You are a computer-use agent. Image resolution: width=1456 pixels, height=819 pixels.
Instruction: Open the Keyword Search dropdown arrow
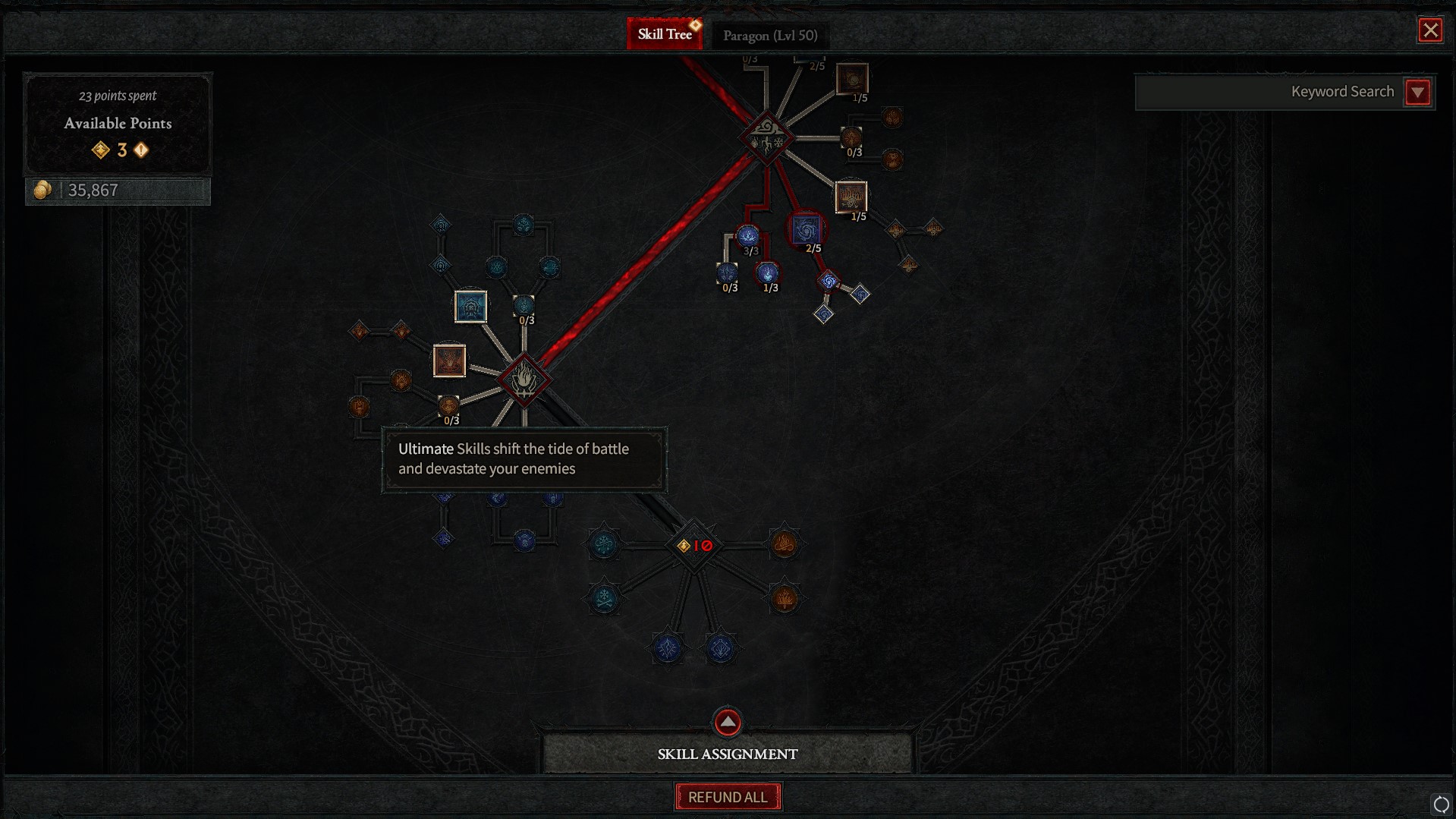1417,93
